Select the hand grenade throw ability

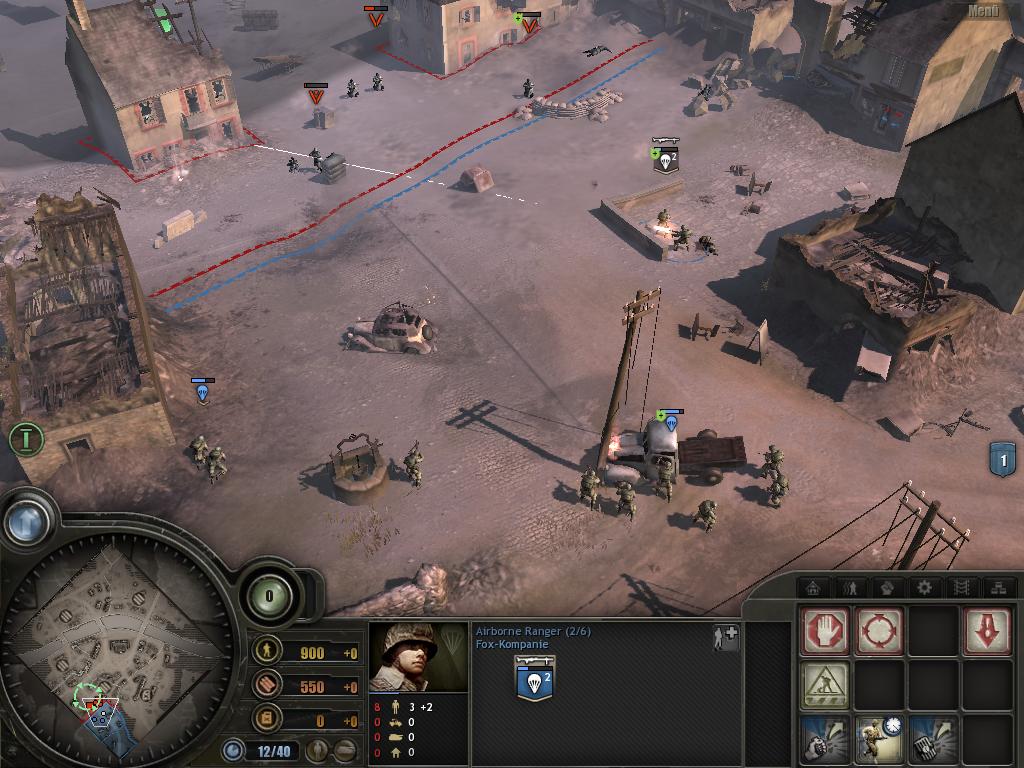click(825, 740)
